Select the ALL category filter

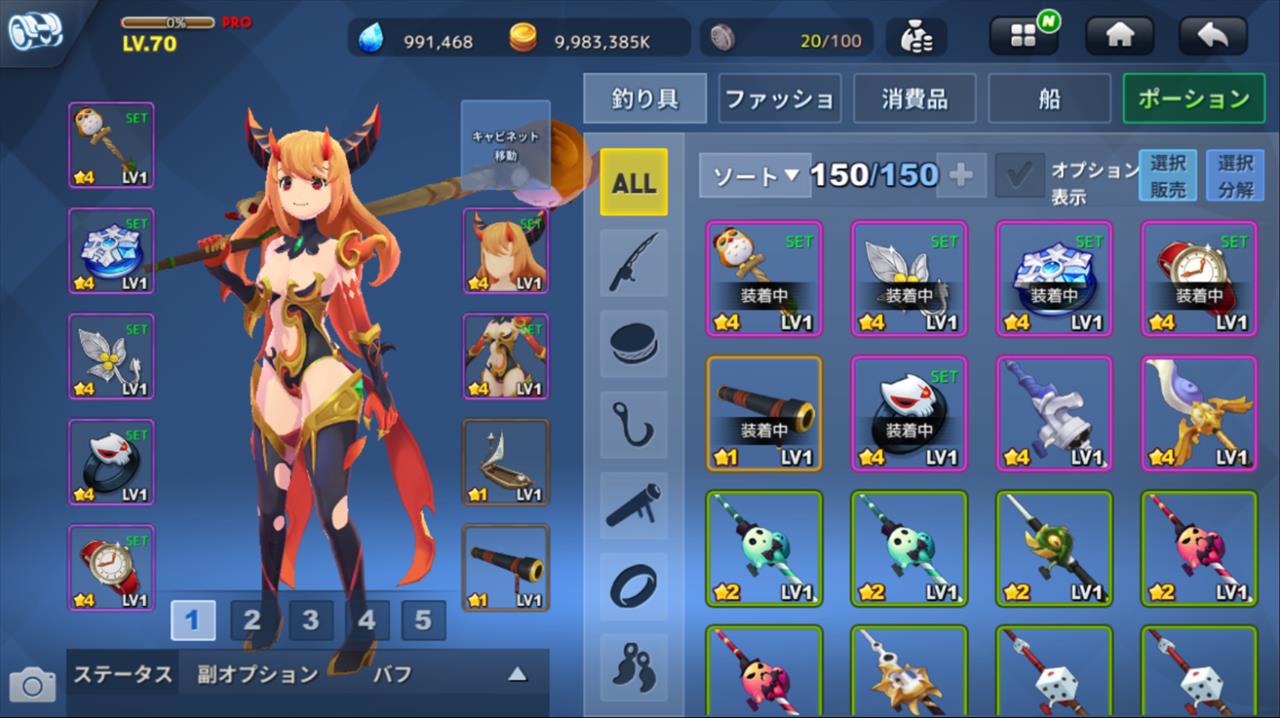(634, 182)
